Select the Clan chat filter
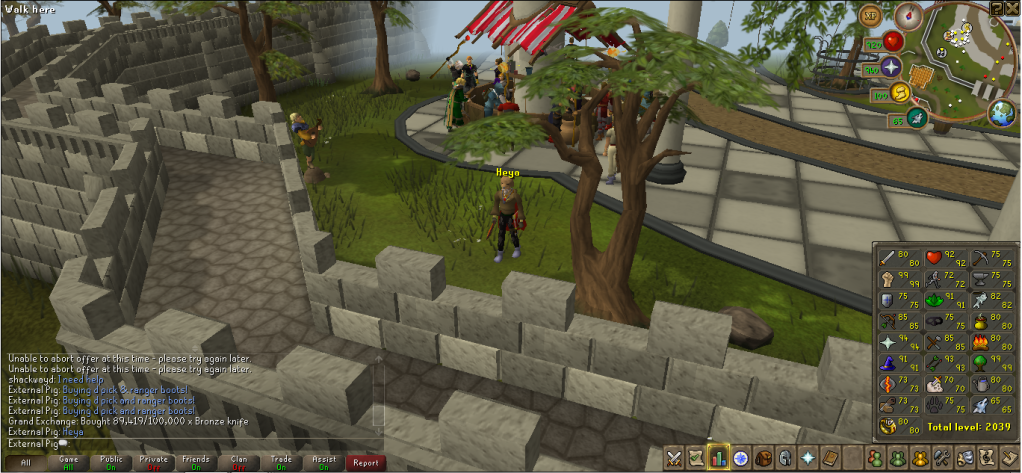The width and height of the screenshot is (1022, 473). tap(239, 462)
